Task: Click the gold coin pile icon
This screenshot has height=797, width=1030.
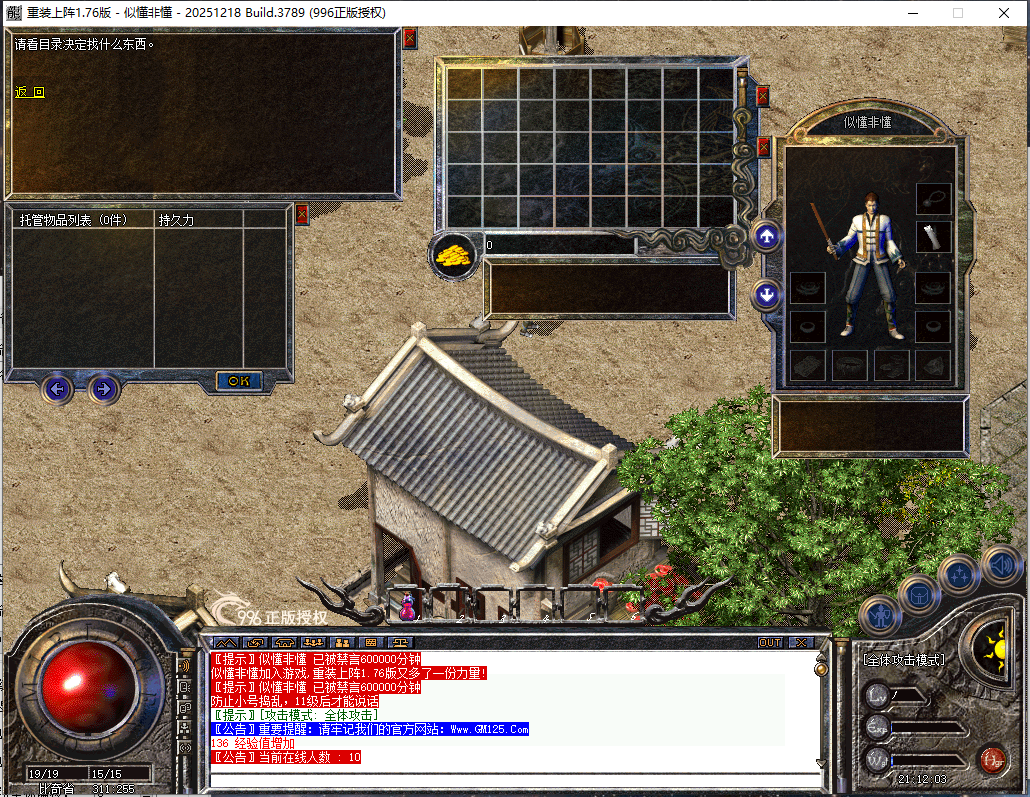Action: coord(453,254)
